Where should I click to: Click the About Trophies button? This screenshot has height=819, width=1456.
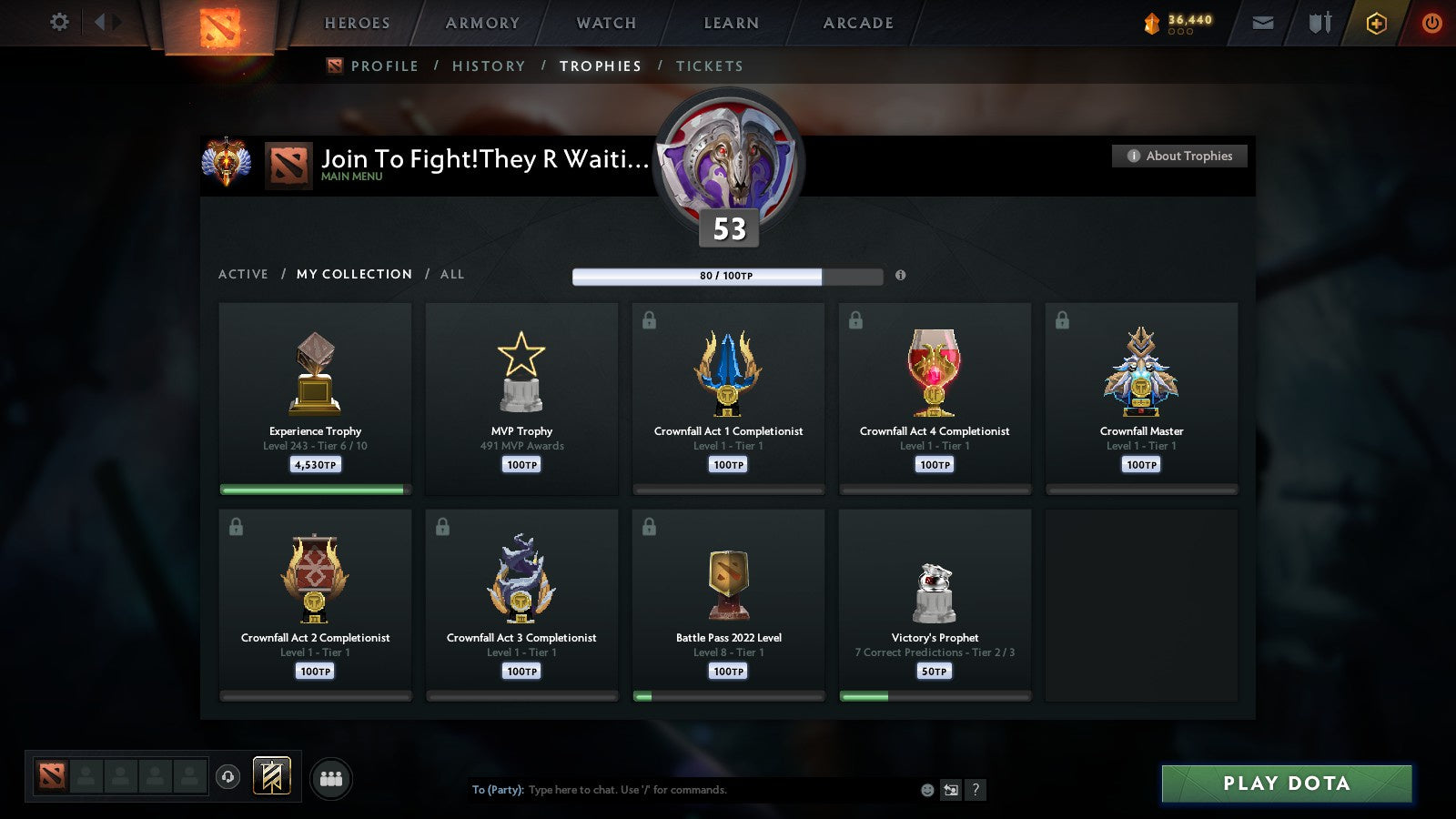(x=1179, y=156)
